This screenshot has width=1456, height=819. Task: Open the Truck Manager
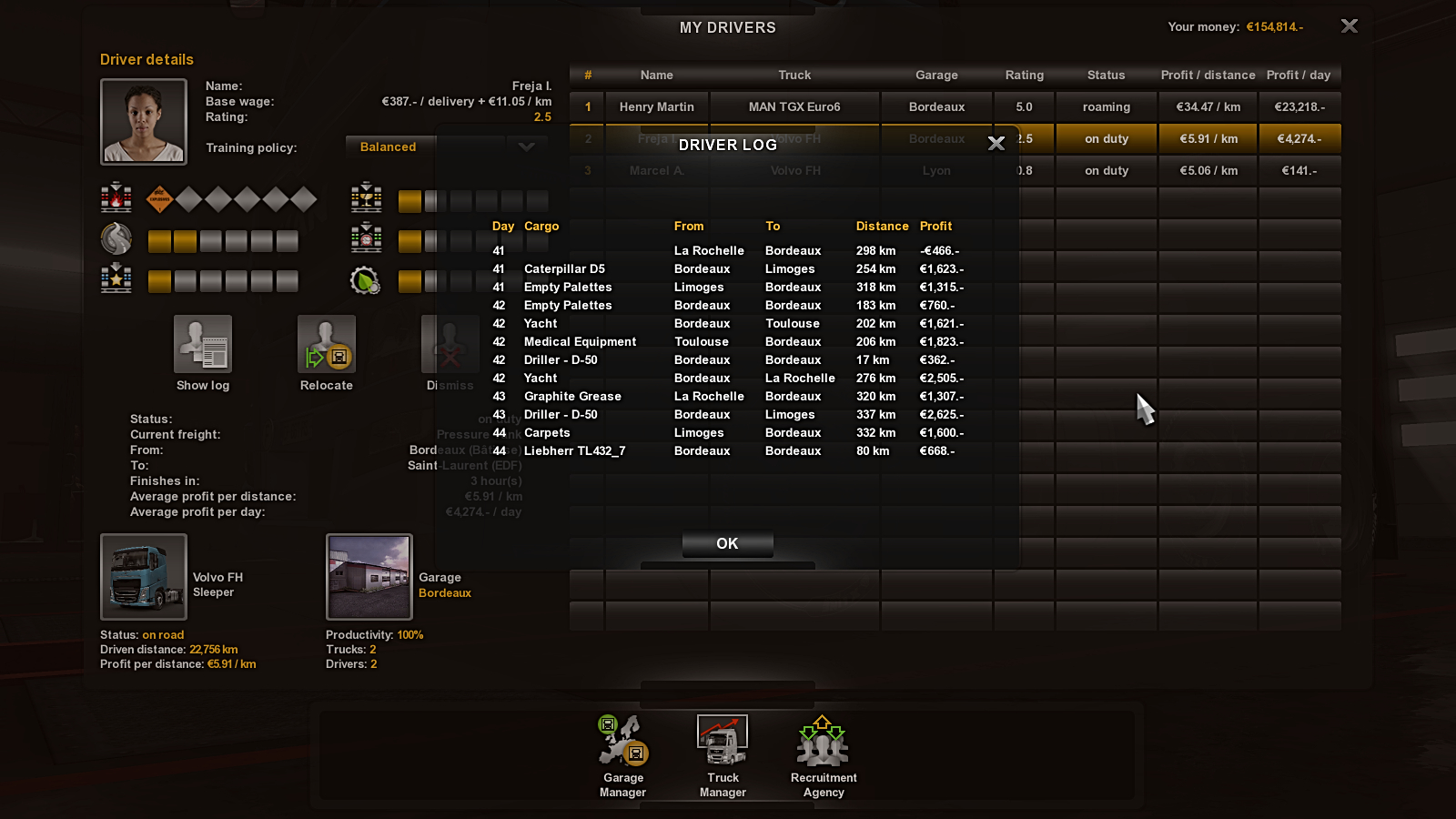[723, 755]
